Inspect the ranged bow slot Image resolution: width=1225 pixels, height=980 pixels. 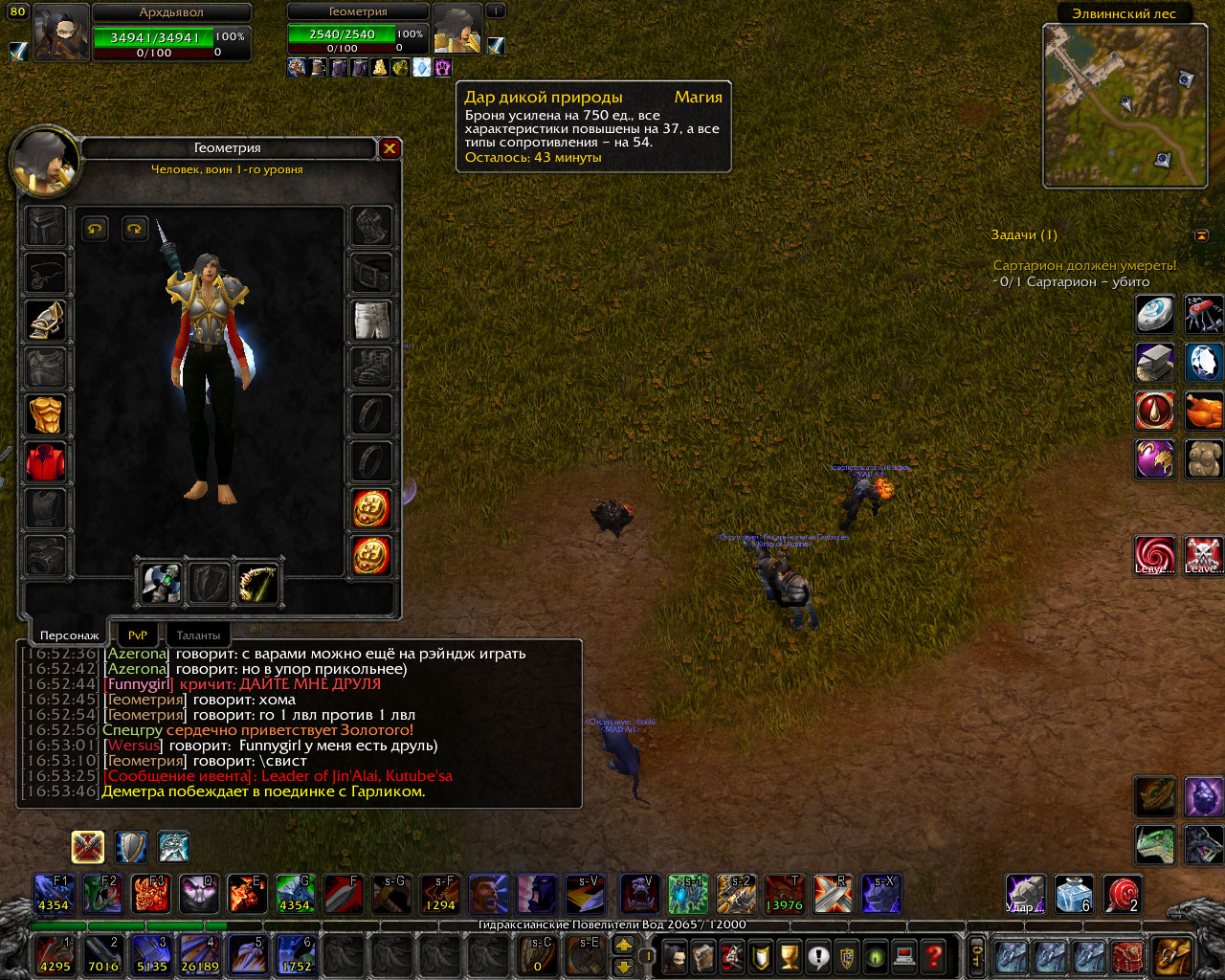coord(257,583)
